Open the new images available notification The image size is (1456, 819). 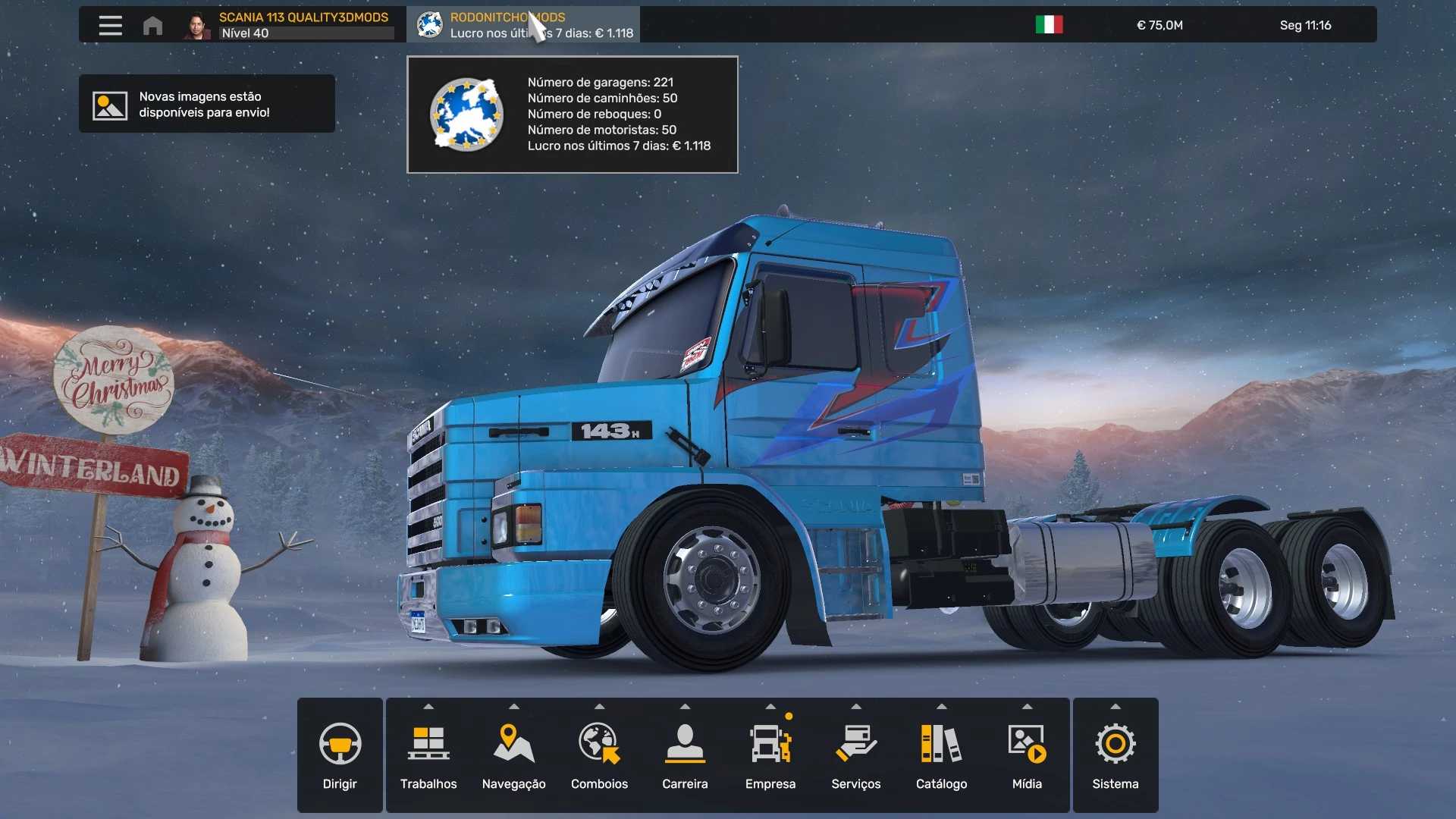(206, 105)
